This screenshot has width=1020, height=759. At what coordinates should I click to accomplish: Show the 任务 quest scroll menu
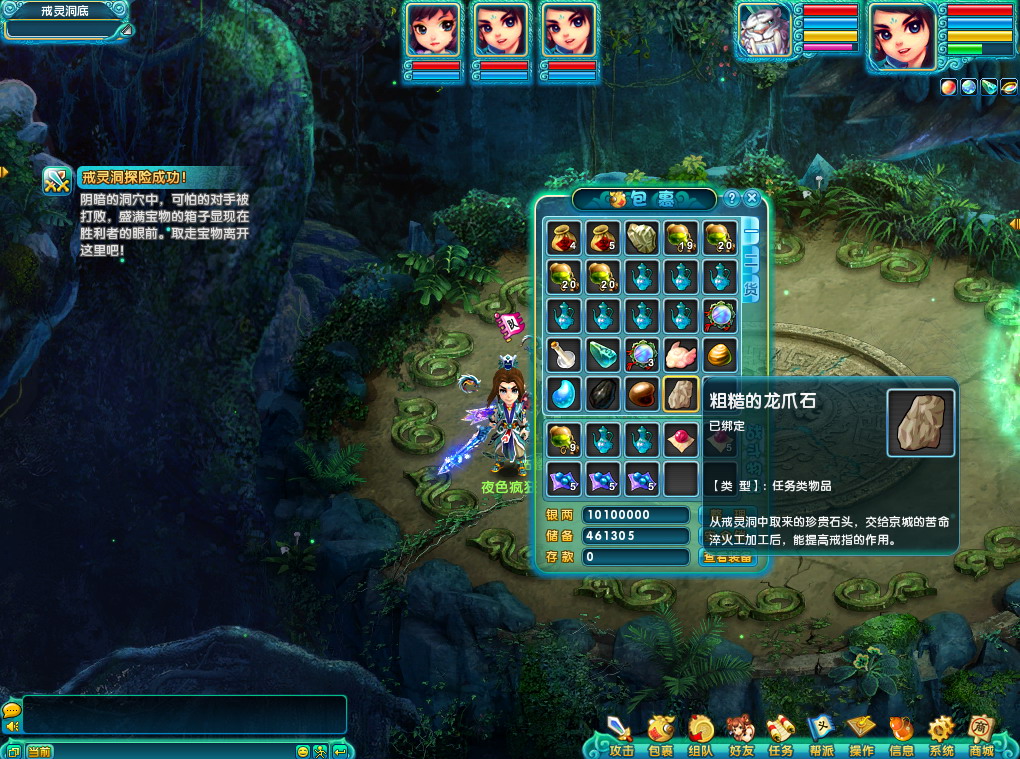781,736
